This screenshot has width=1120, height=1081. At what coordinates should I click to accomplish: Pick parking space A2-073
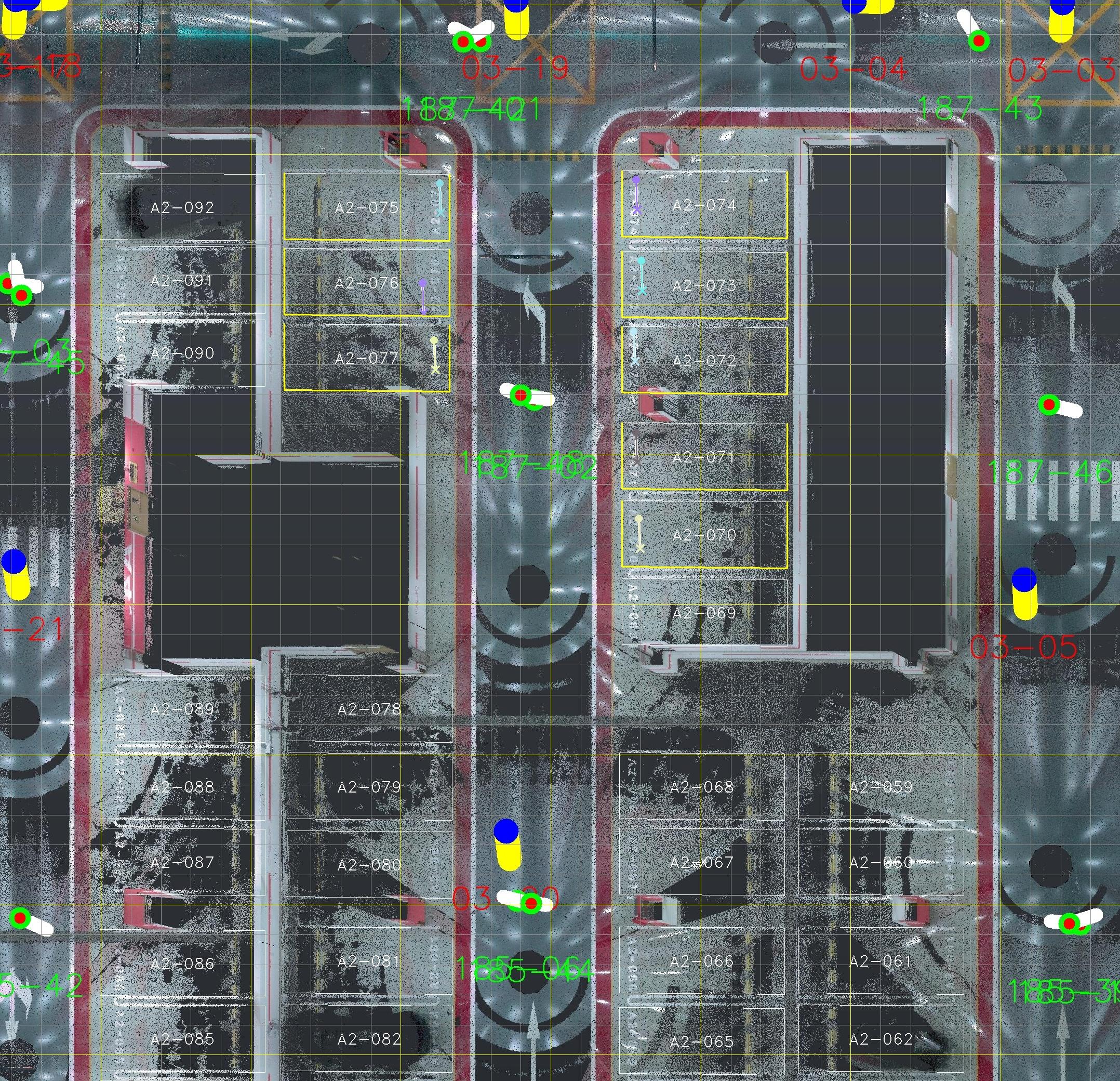(704, 285)
